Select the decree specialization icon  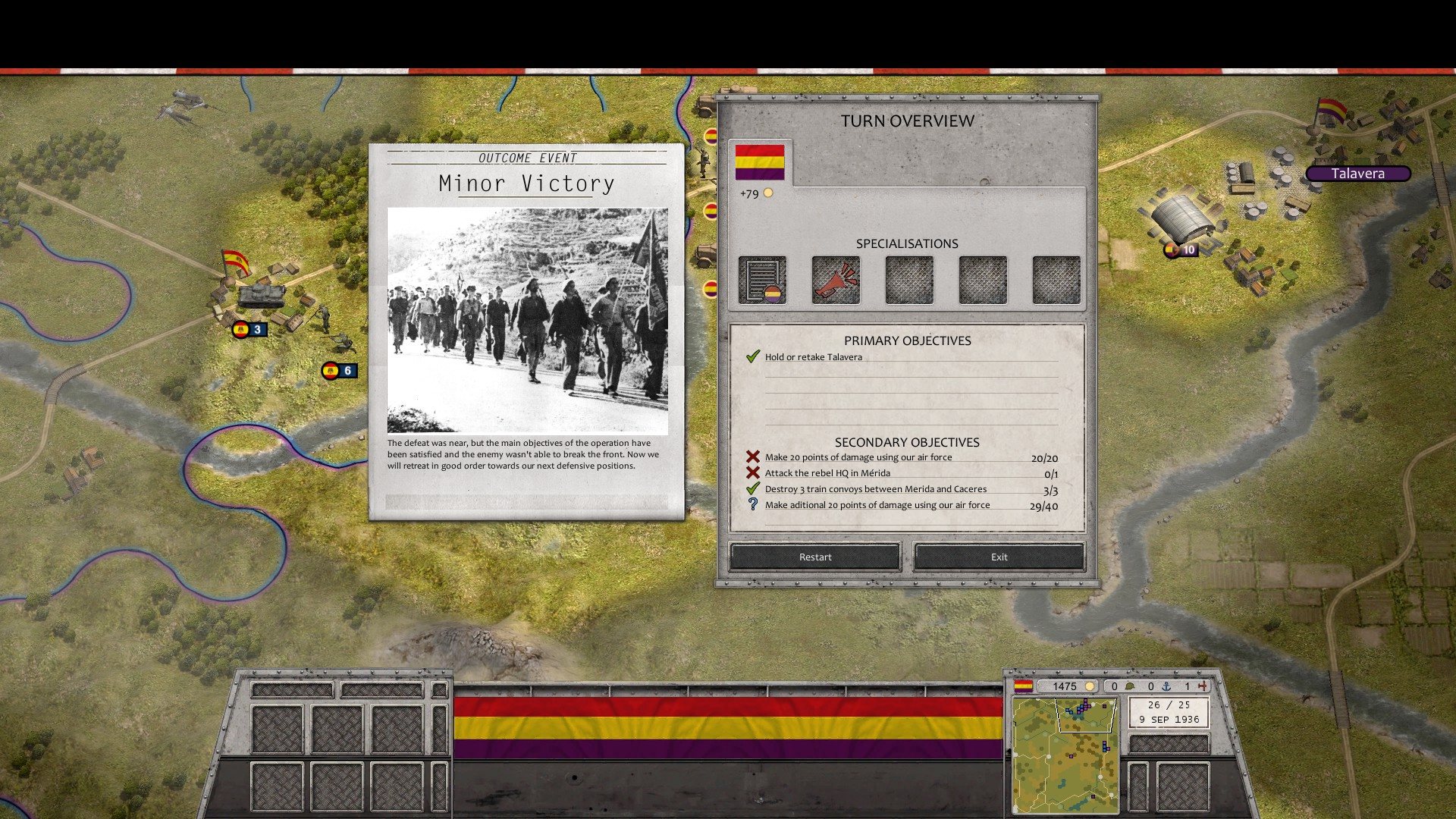tap(761, 280)
